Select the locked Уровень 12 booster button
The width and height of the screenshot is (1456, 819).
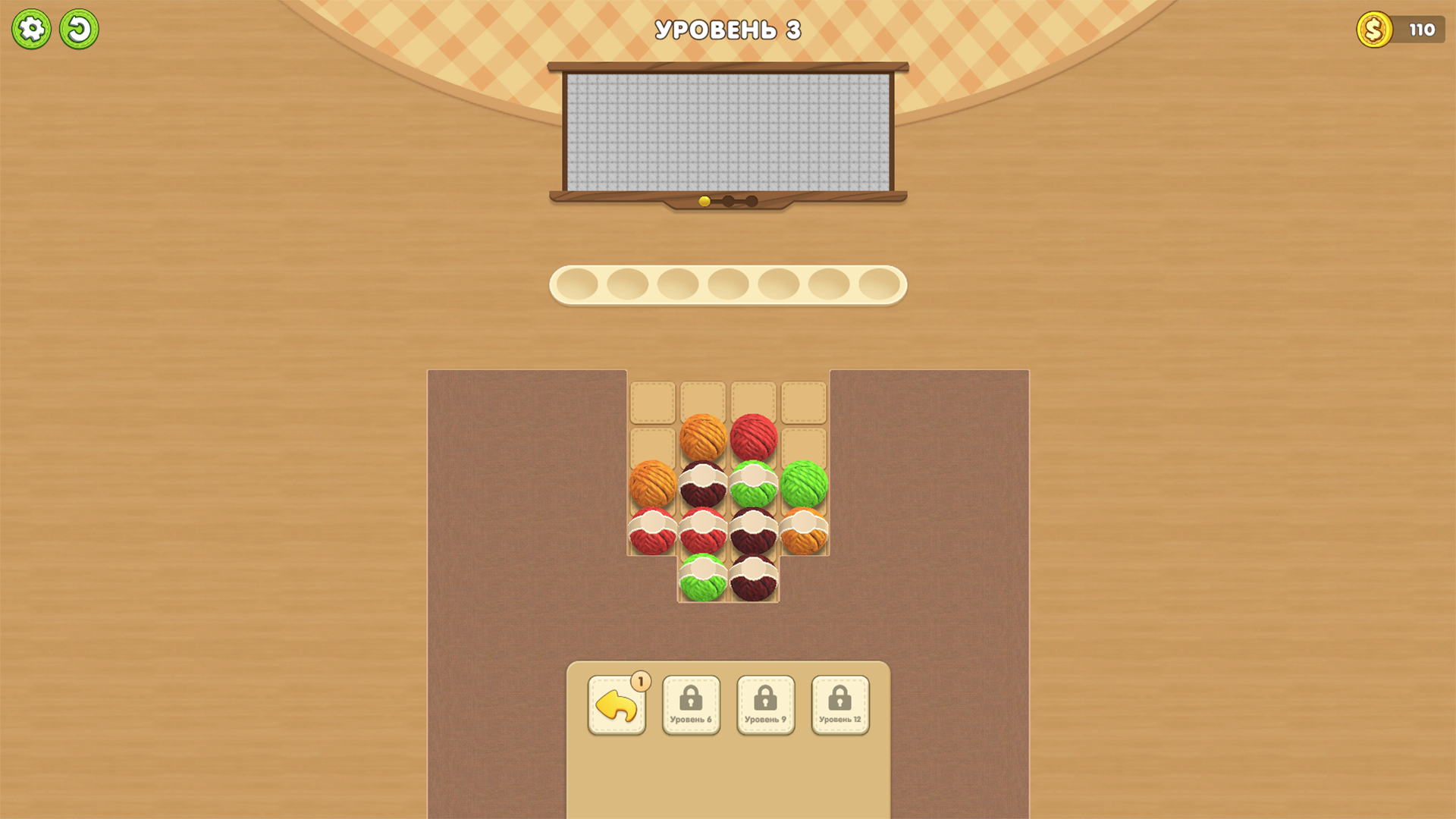pos(839,705)
